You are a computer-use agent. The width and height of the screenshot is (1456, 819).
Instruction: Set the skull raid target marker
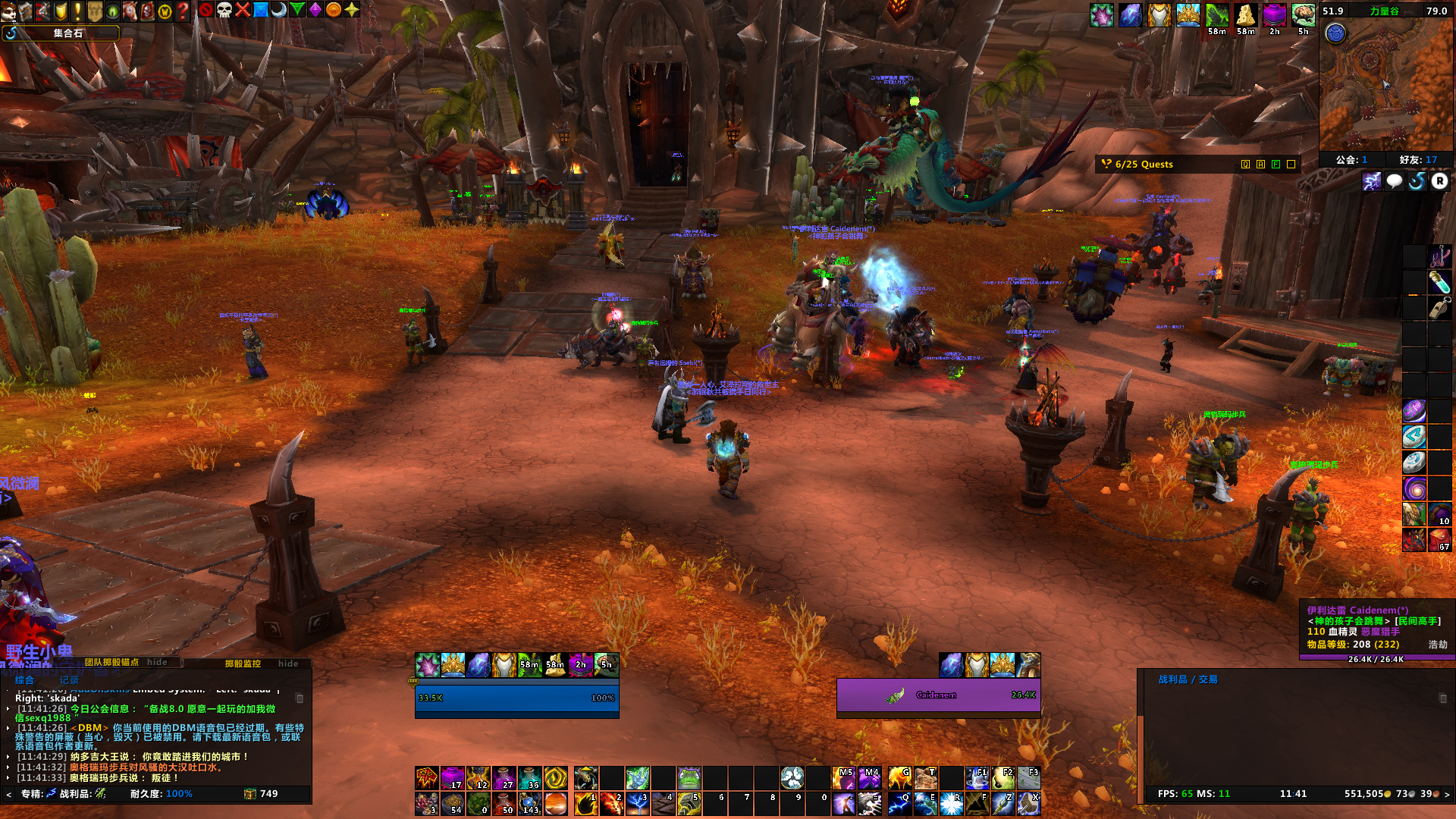224,10
